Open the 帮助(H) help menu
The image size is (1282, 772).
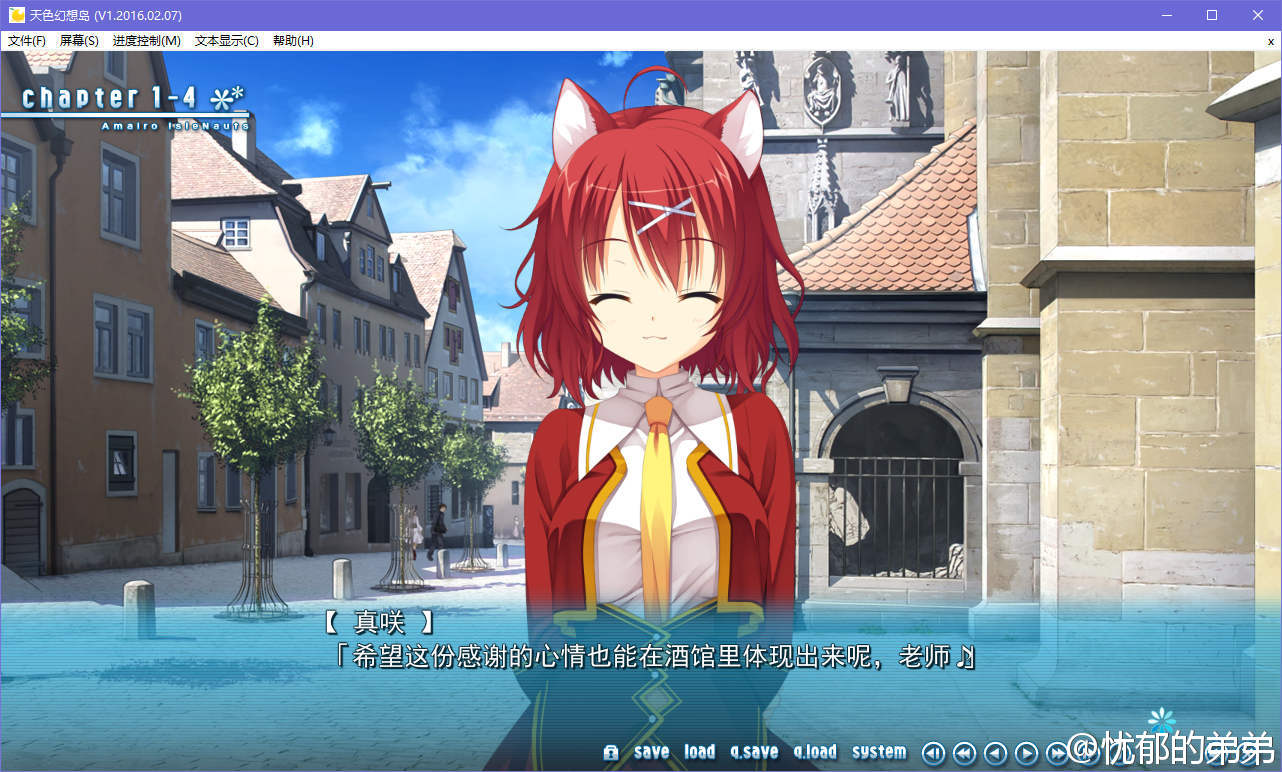[x=293, y=41]
